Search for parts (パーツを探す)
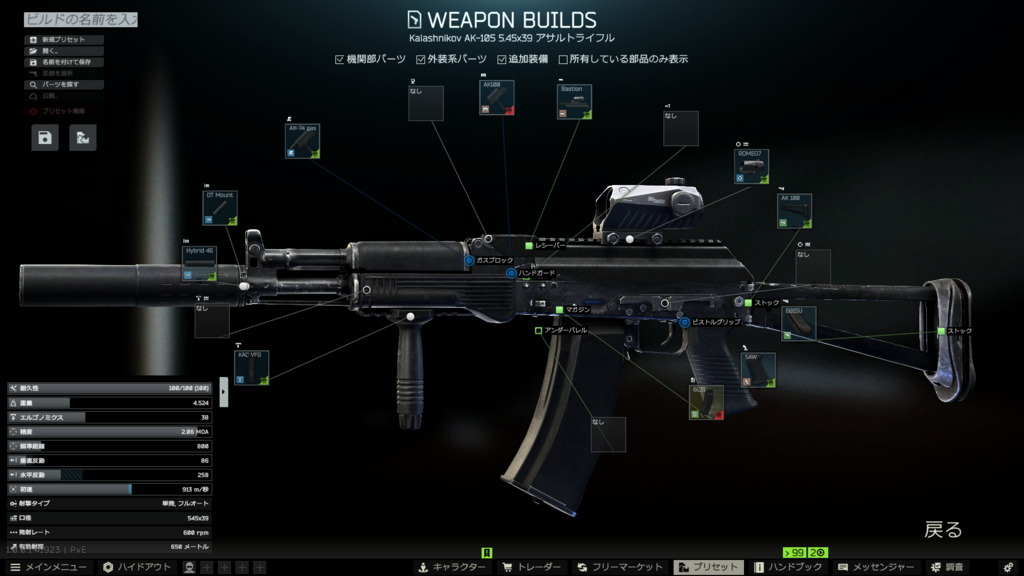Screen dimensions: 1024x576 click(x=63, y=85)
